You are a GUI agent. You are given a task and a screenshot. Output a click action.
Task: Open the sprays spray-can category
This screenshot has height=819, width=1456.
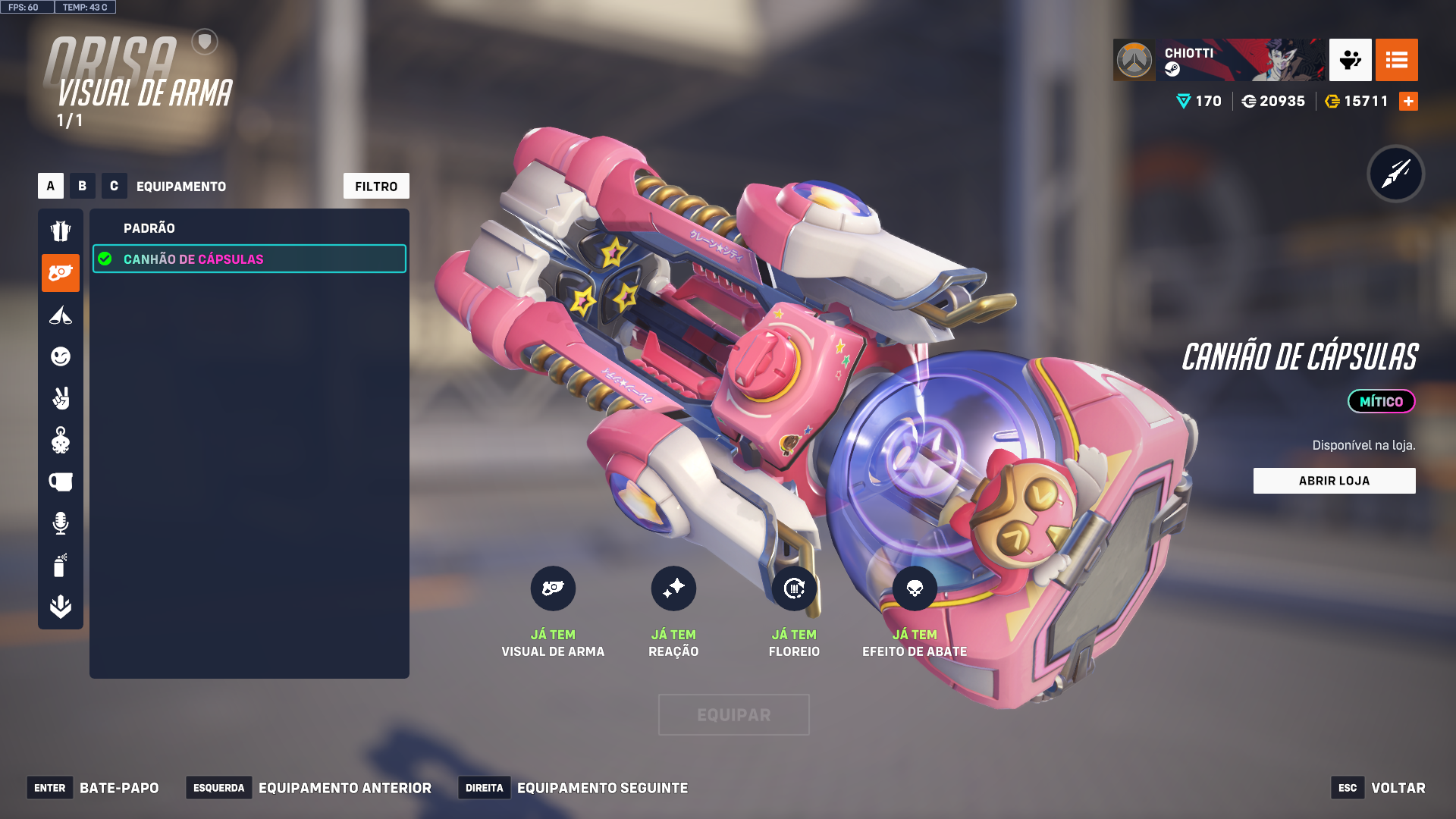click(61, 565)
